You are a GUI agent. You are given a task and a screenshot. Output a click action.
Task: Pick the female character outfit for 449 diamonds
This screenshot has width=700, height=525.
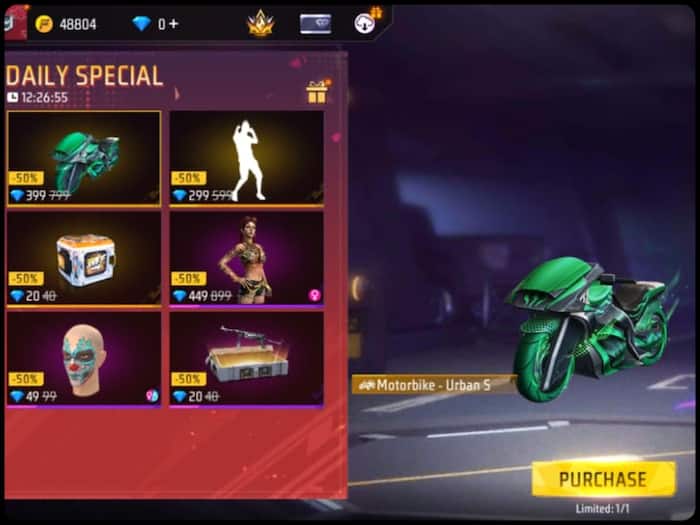(x=246, y=258)
